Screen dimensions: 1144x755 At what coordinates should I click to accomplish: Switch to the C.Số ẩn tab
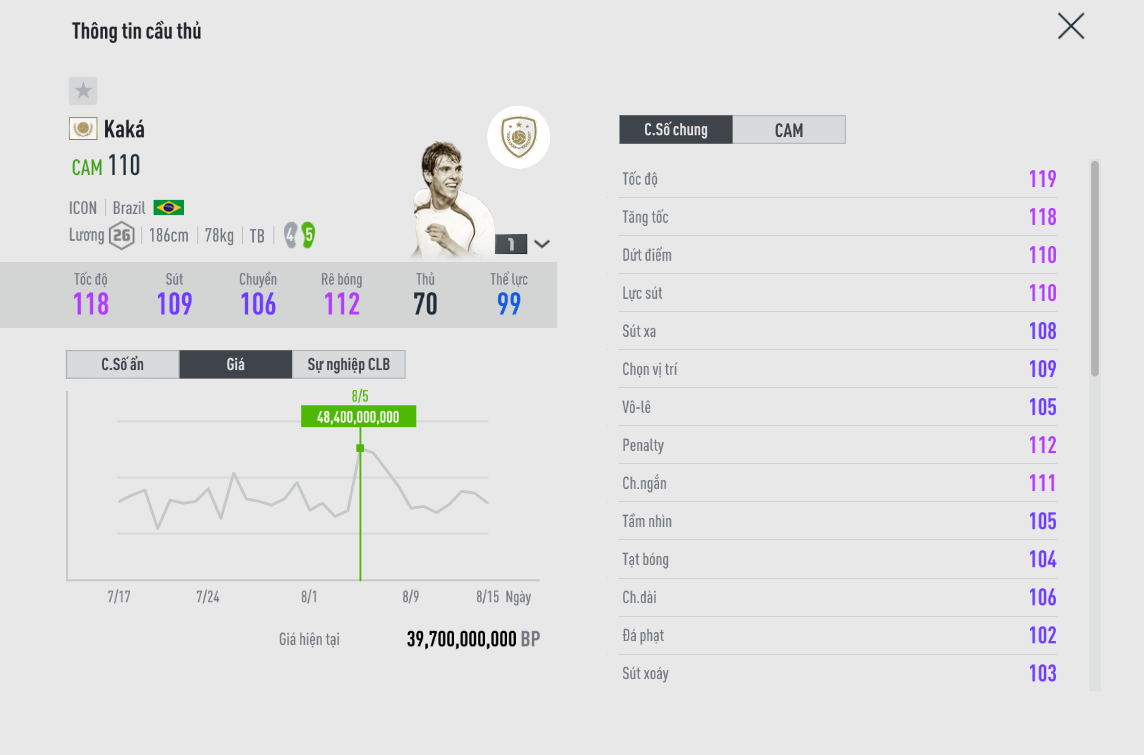coord(123,365)
